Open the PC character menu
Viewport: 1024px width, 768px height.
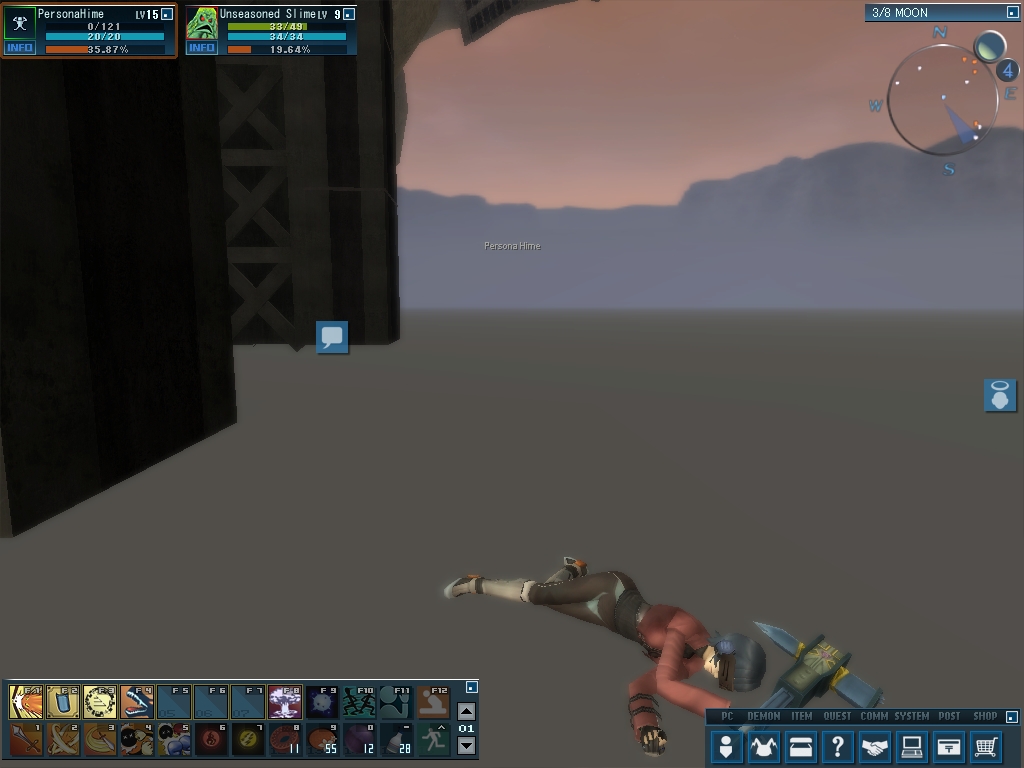[x=726, y=746]
